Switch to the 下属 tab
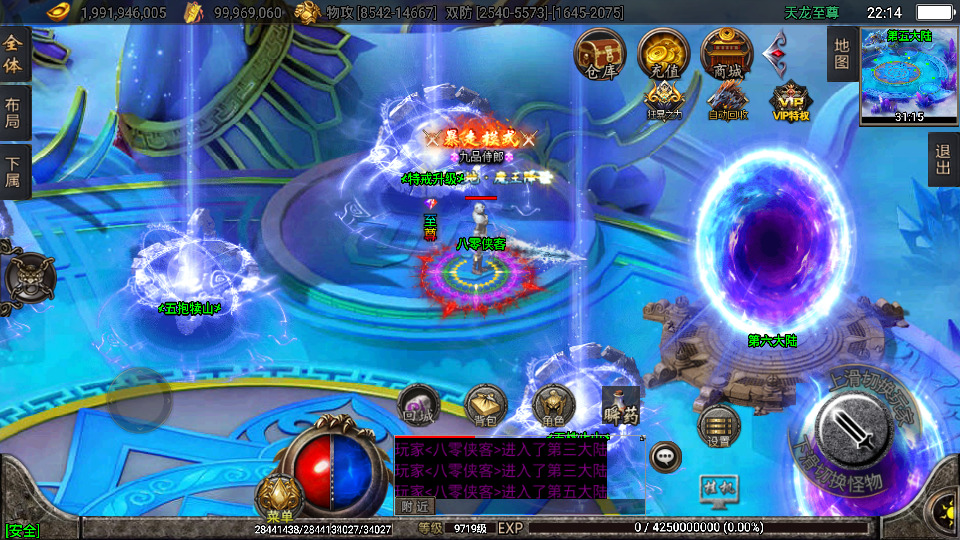This screenshot has height=540, width=960. click(x=13, y=171)
